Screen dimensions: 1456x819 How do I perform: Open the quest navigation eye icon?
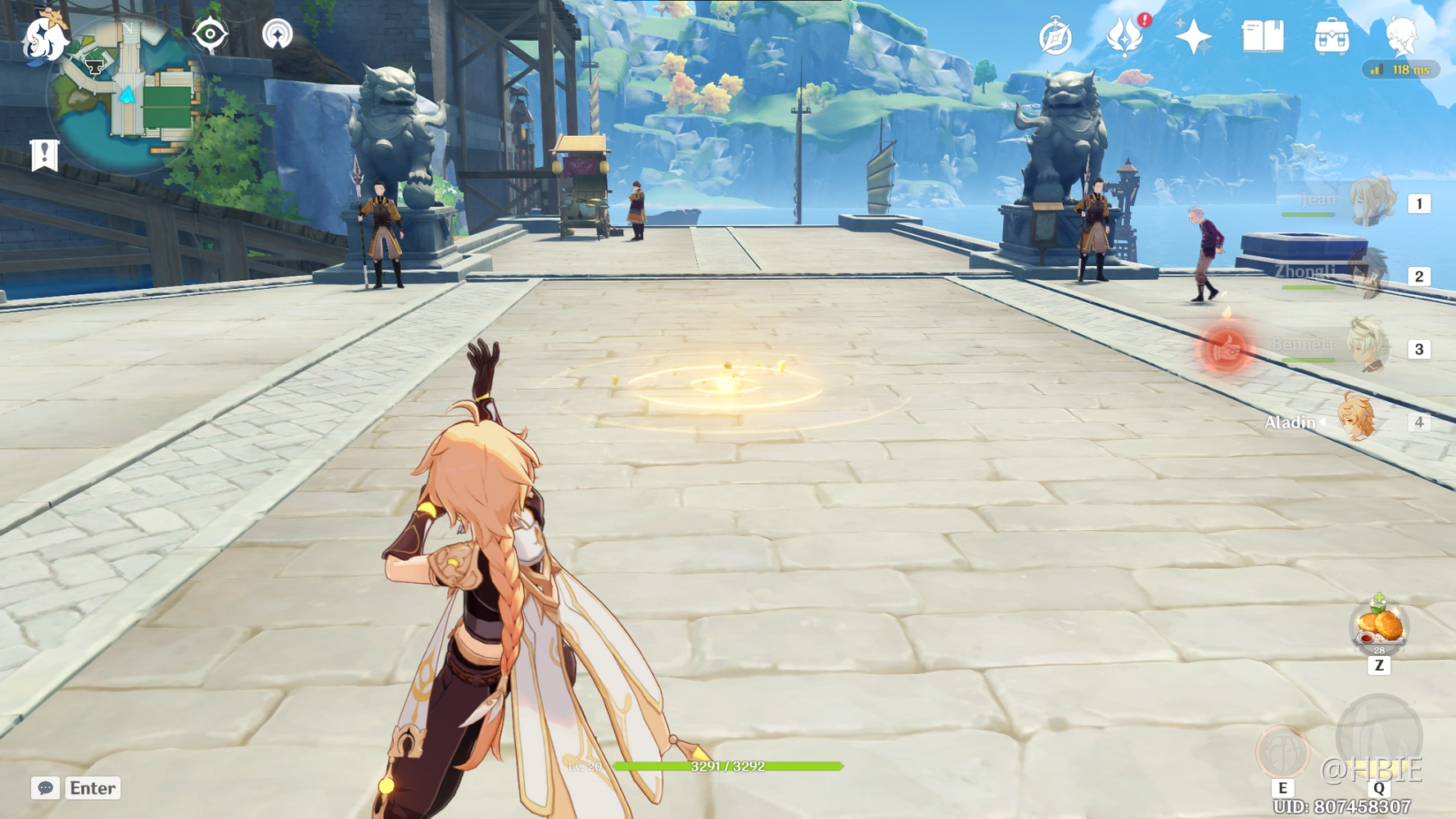pos(211,34)
